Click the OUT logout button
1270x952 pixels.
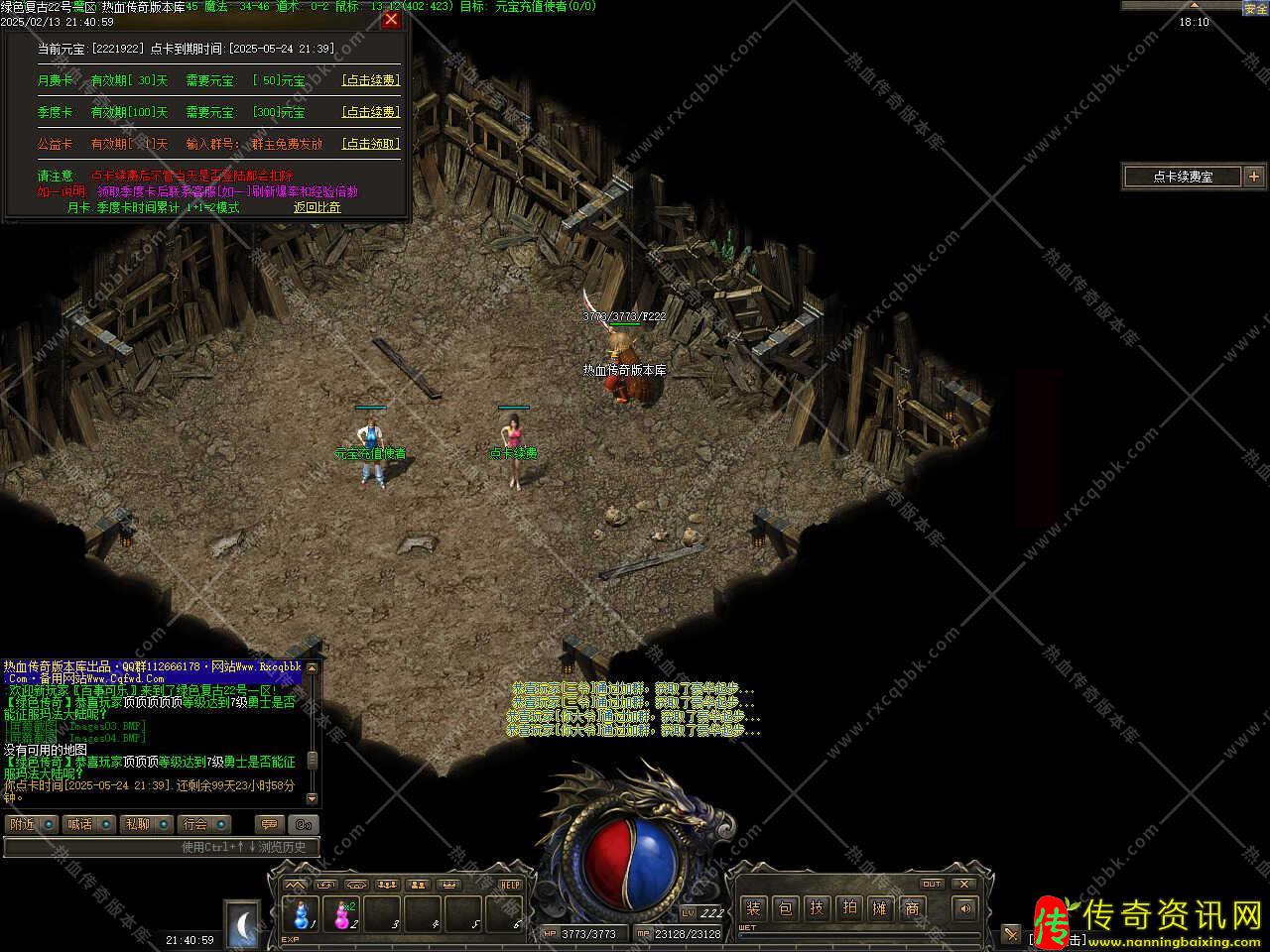[x=932, y=883]
